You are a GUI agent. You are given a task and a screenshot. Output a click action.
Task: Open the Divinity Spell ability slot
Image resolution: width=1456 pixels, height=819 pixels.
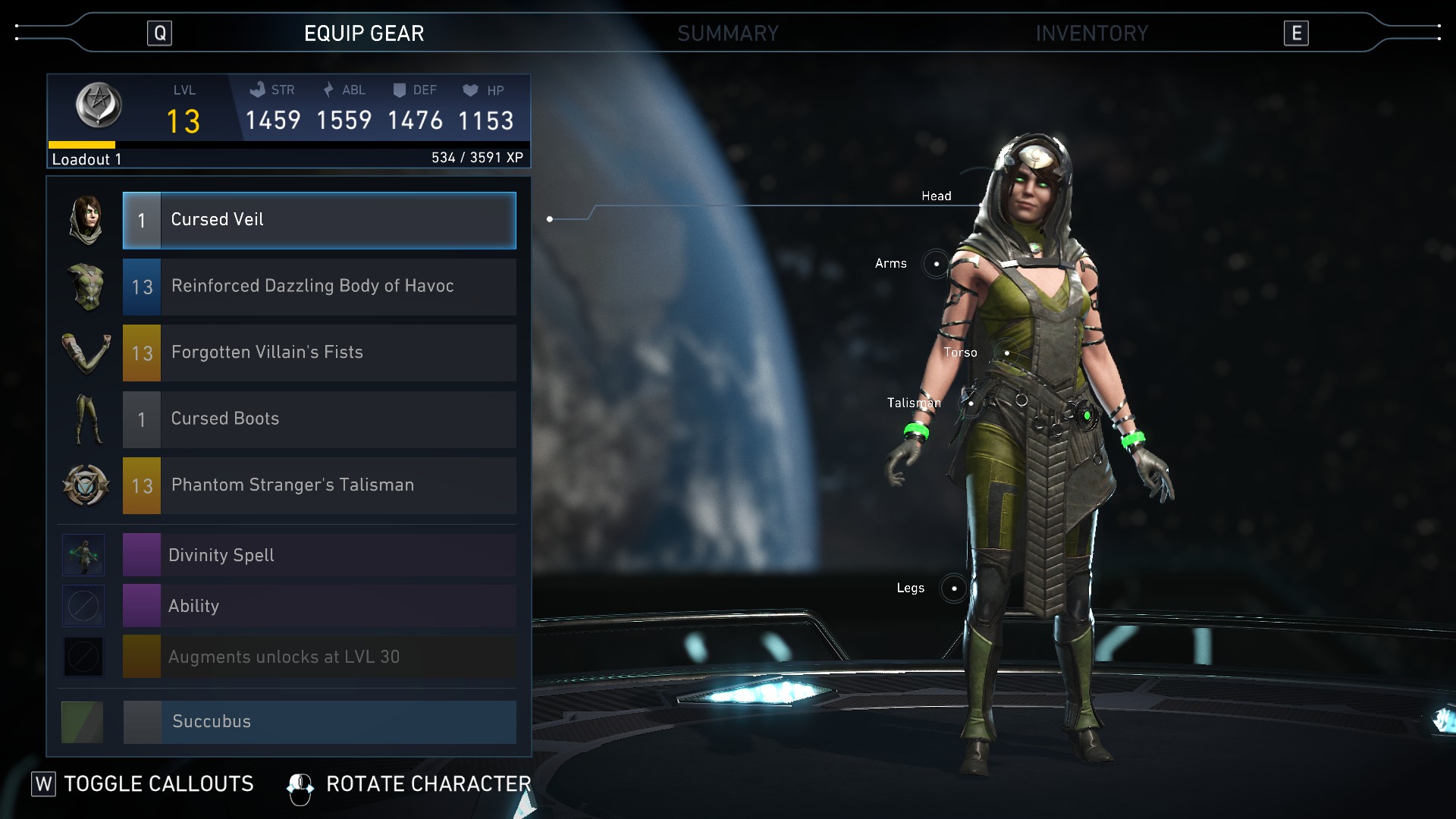(x=319, y=555)
